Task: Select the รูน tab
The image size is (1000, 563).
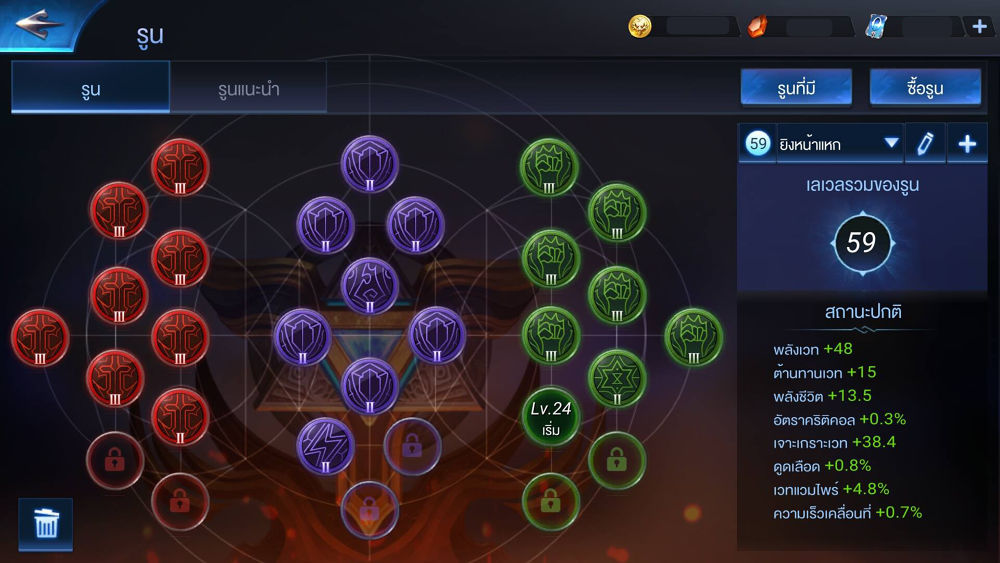Action: [91, 89]
